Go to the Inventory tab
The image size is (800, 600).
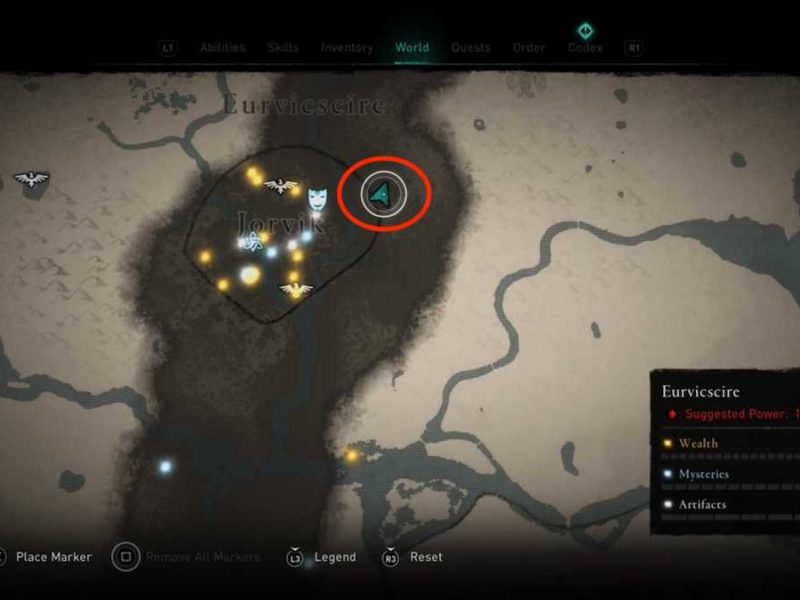click(347, 47)
